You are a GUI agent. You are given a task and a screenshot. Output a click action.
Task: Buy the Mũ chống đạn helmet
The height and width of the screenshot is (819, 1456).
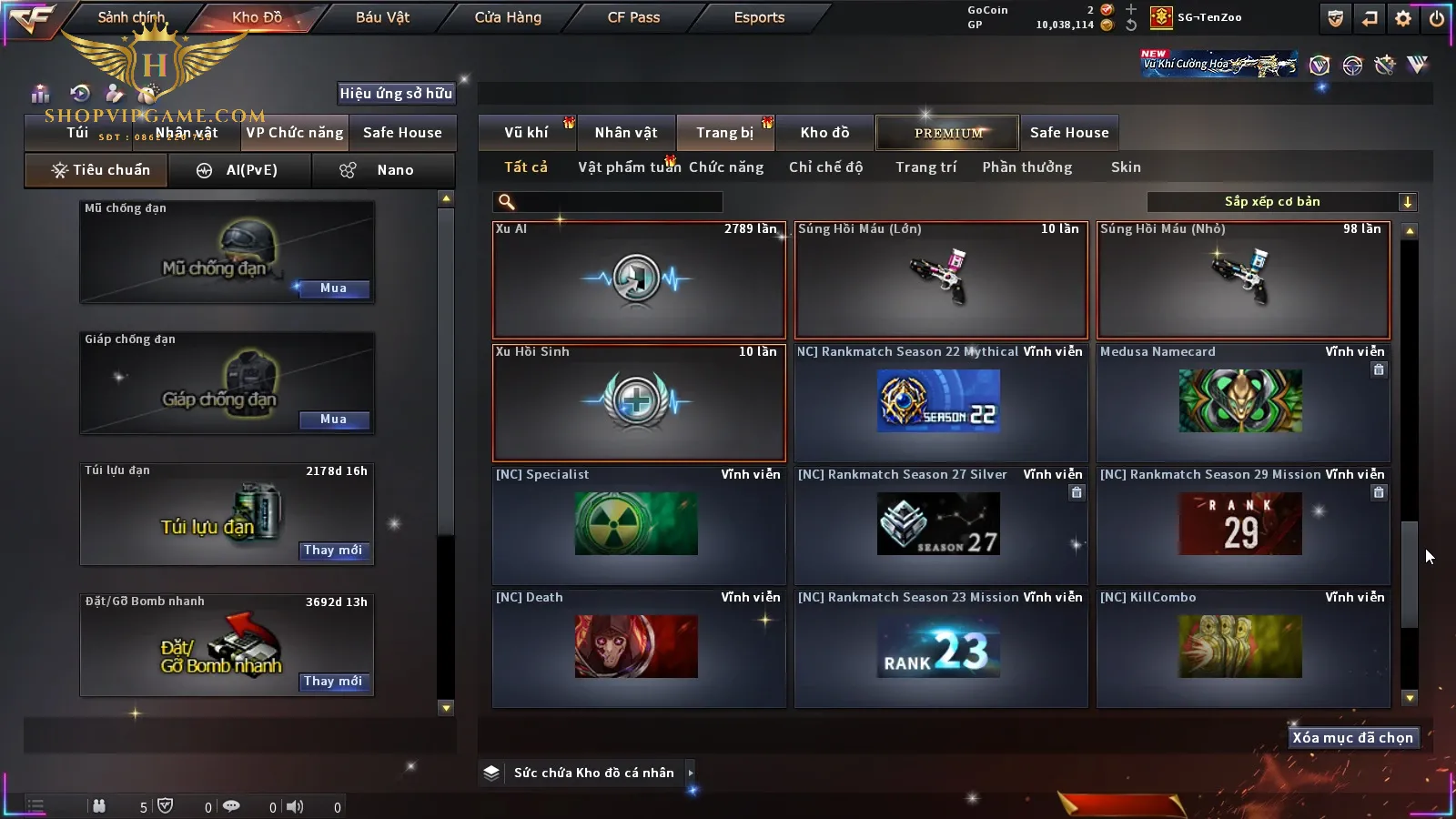(x=333, y=288)
